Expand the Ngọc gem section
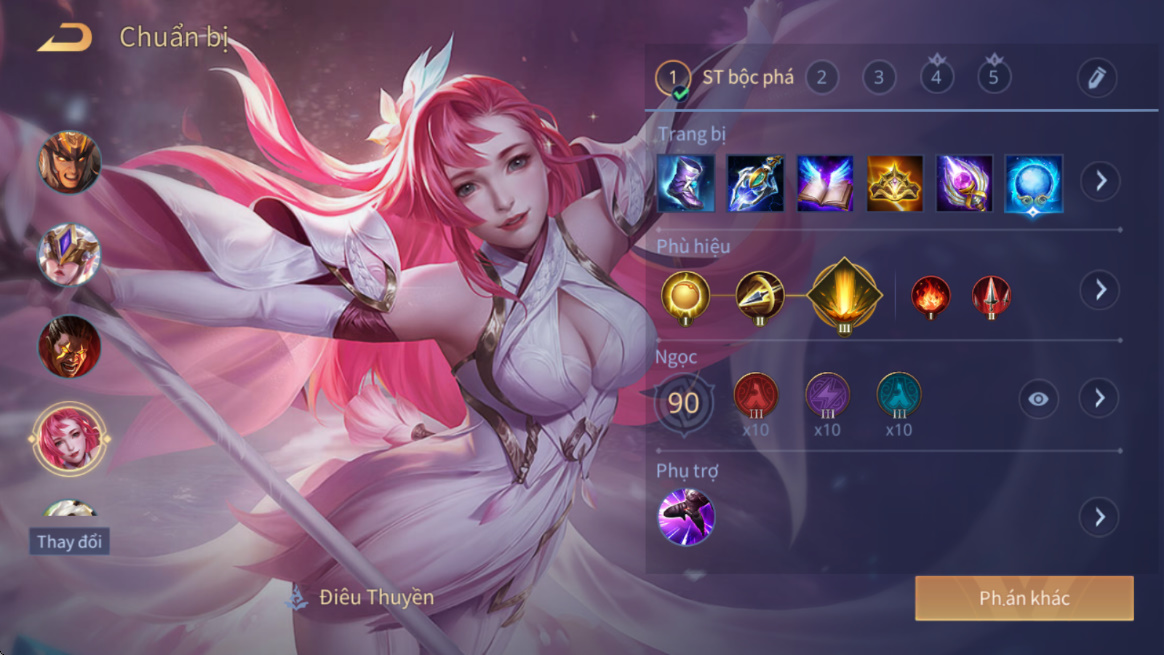Screen dimensions: 1164x655 pos(1100,398)
